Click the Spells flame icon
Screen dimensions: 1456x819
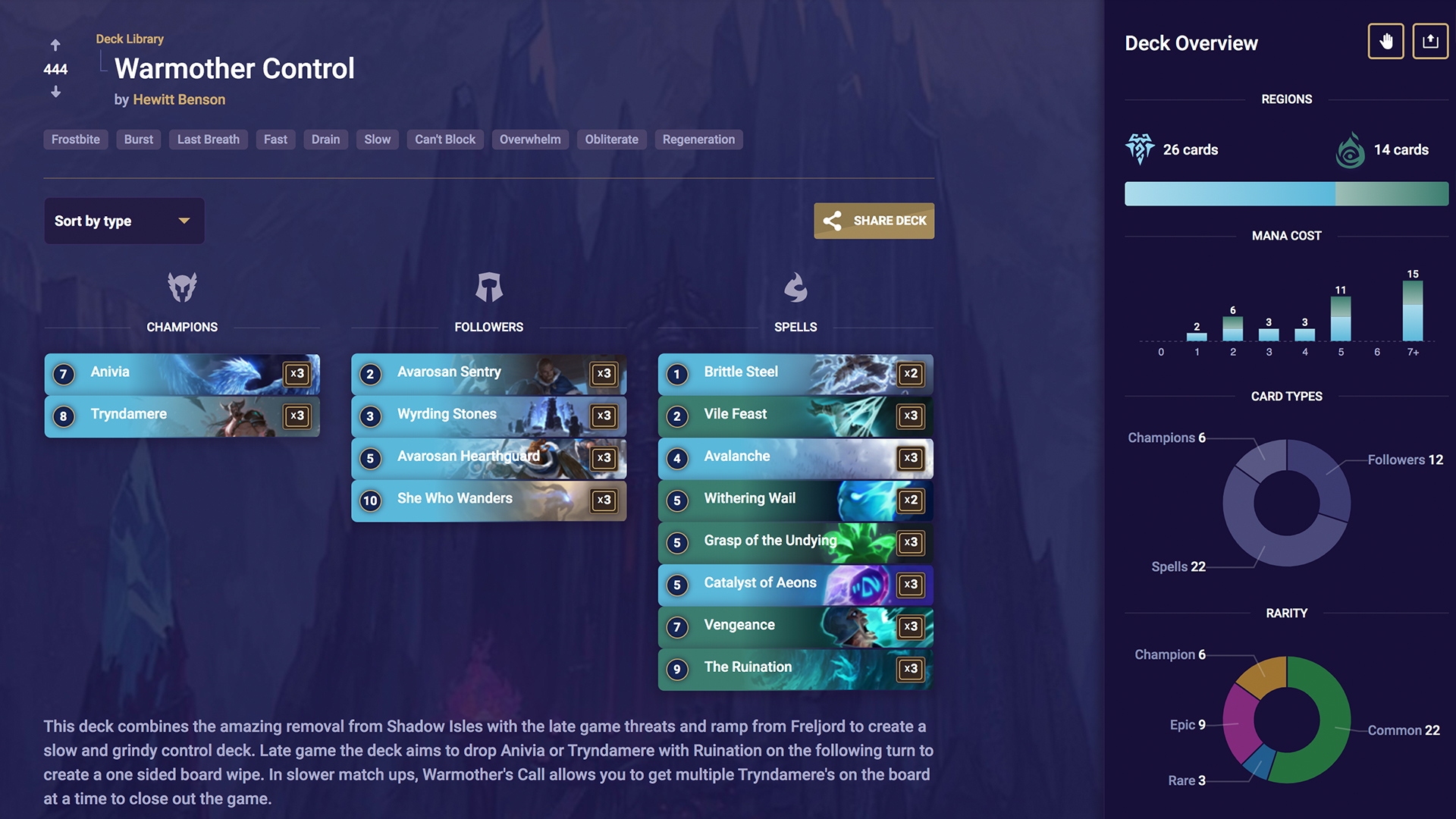796,287
